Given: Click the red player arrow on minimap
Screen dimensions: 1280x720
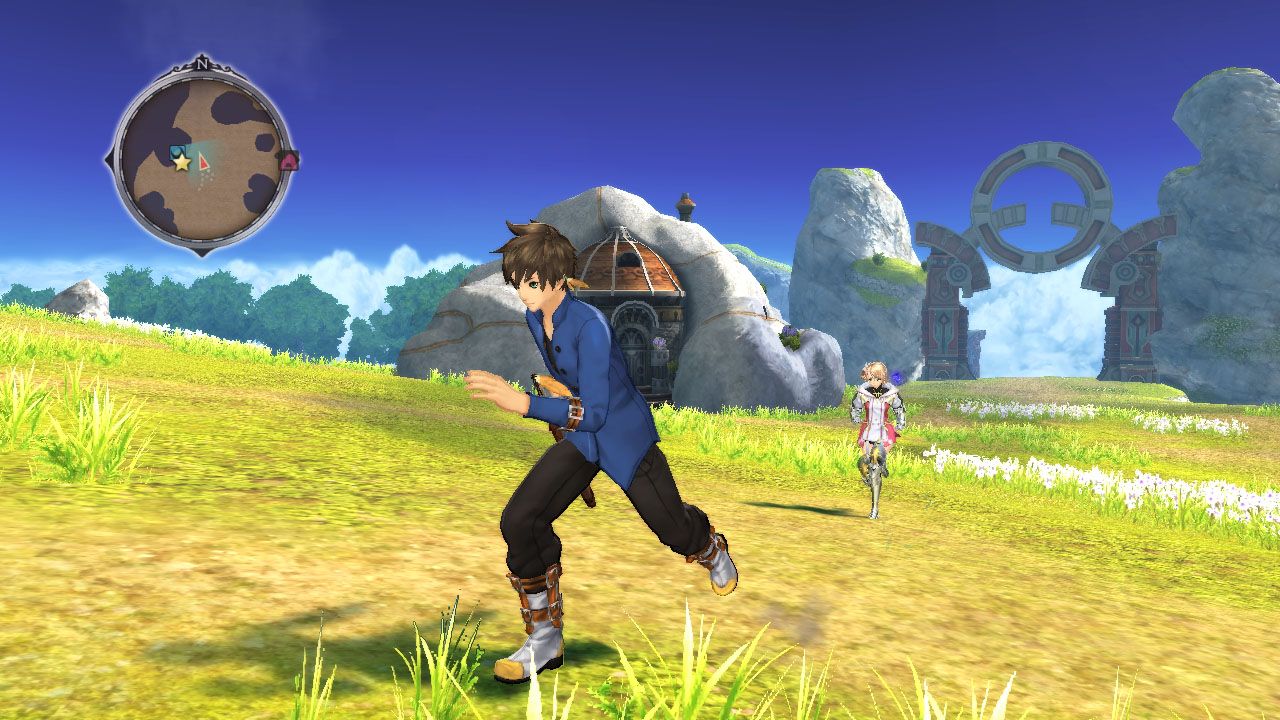Looking at the screenshot, I should (204, 161).
